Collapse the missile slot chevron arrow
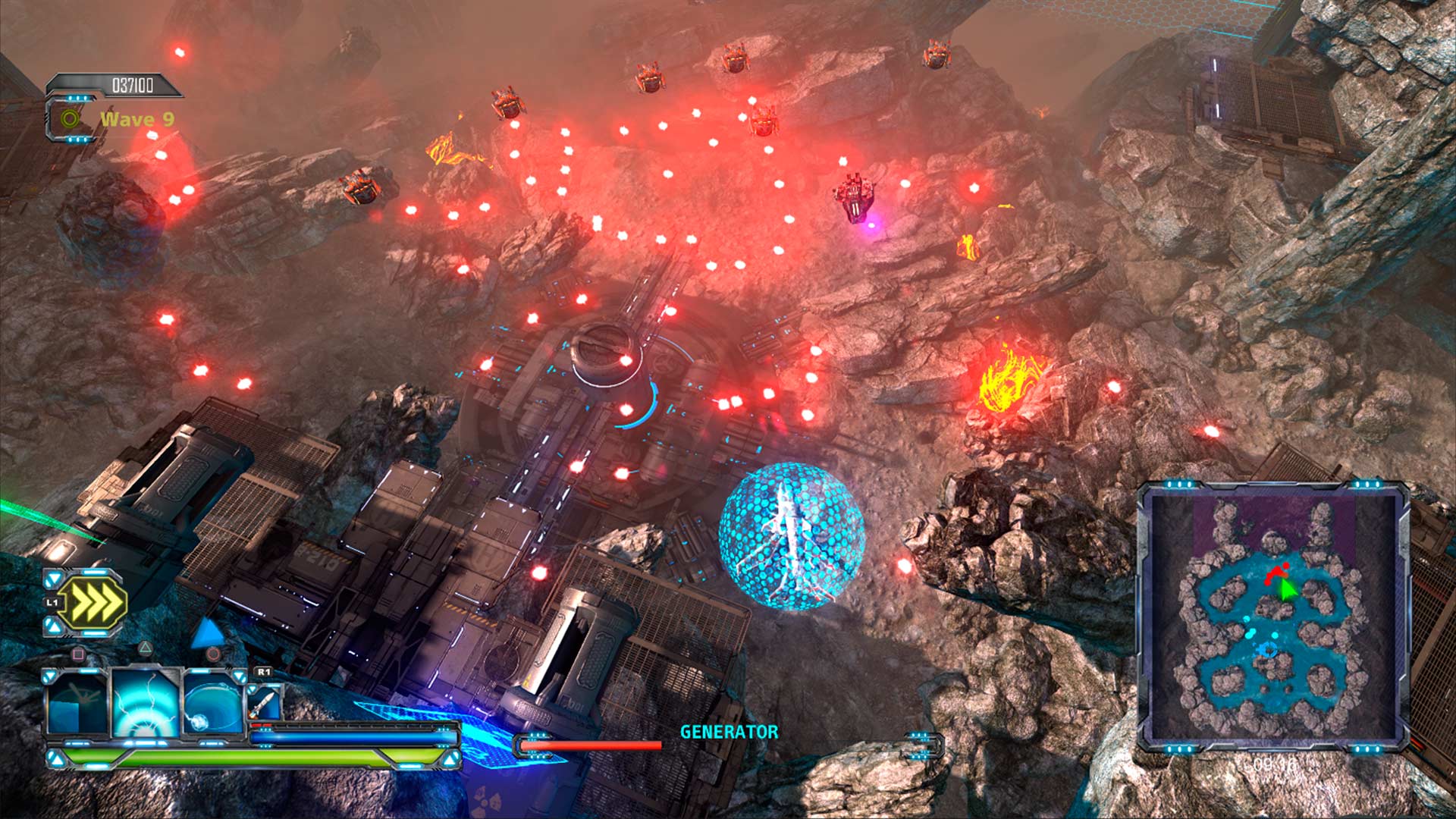The height and width of the screenshot is (819, 1456). click(252, 689)
